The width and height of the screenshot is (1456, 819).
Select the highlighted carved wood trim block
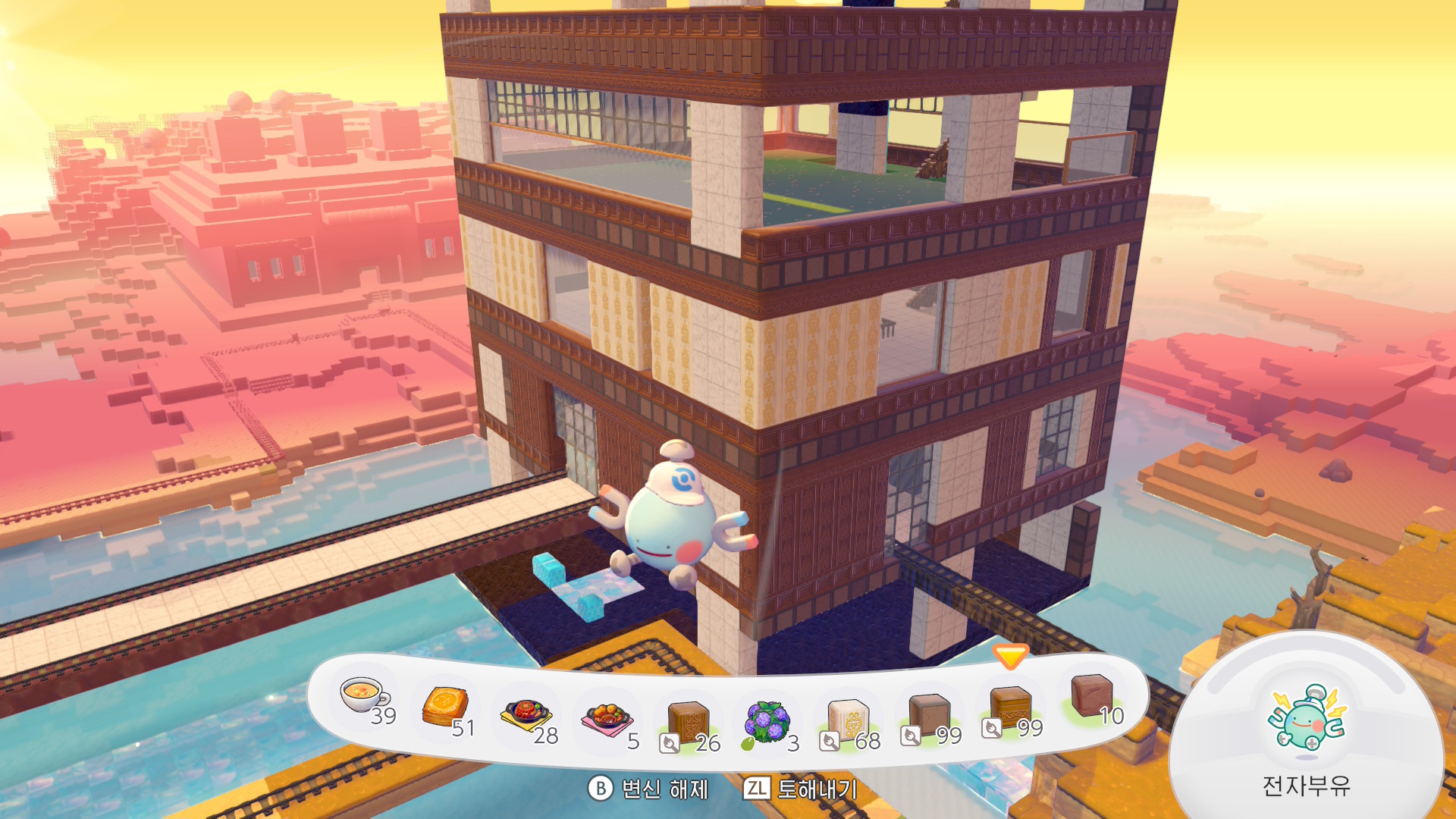pyautogui.click(x=1010, y=708)
